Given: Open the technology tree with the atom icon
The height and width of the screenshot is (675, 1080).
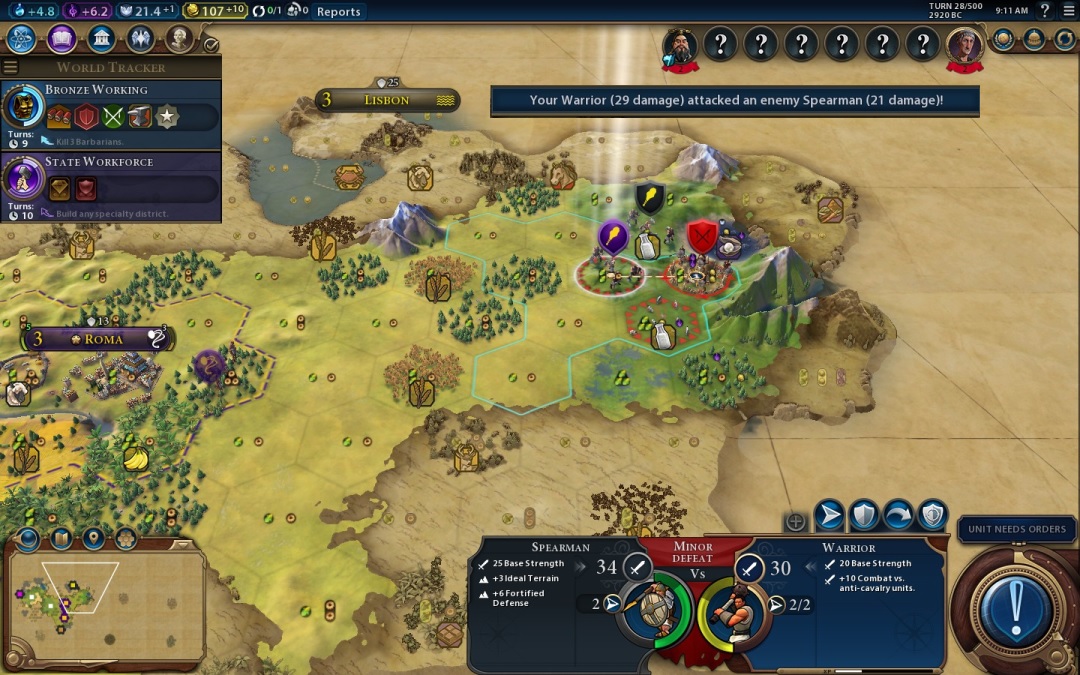Looking at the screenshot, I should 22,39.
